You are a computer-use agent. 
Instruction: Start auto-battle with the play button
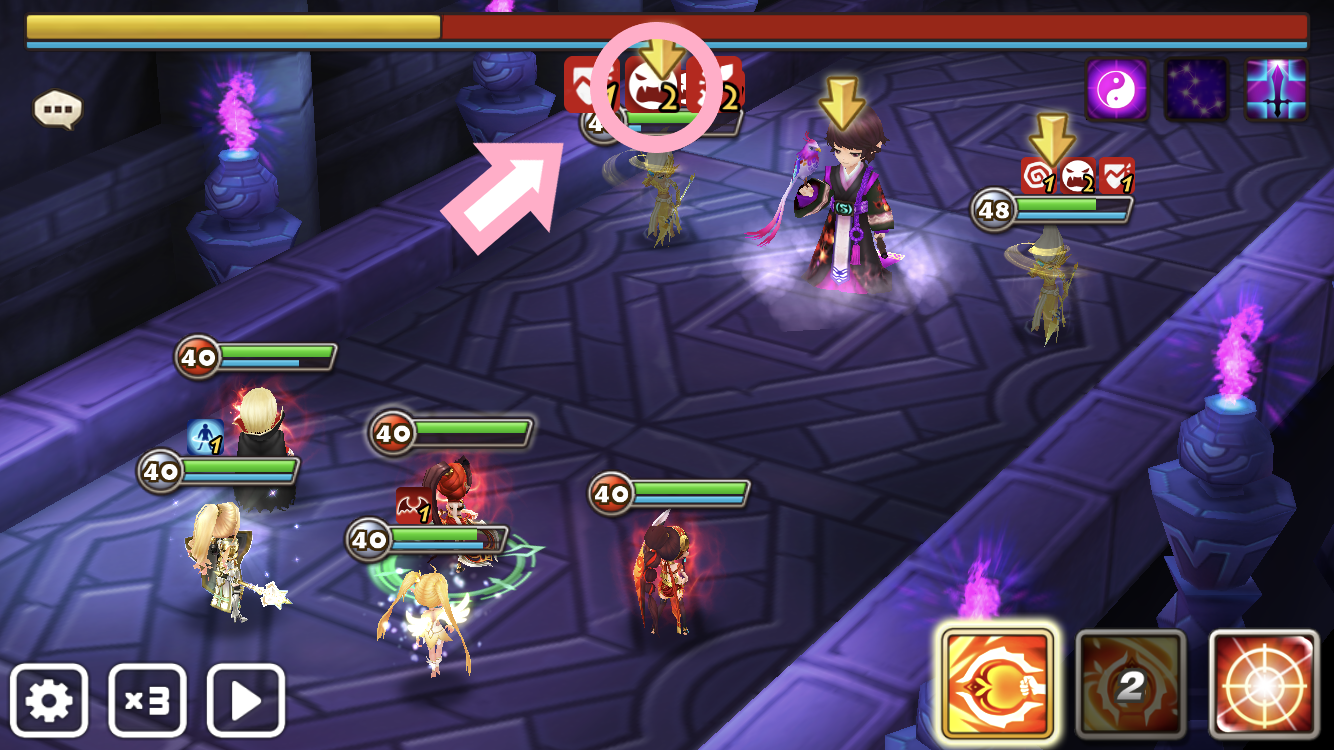click(245, 700)
